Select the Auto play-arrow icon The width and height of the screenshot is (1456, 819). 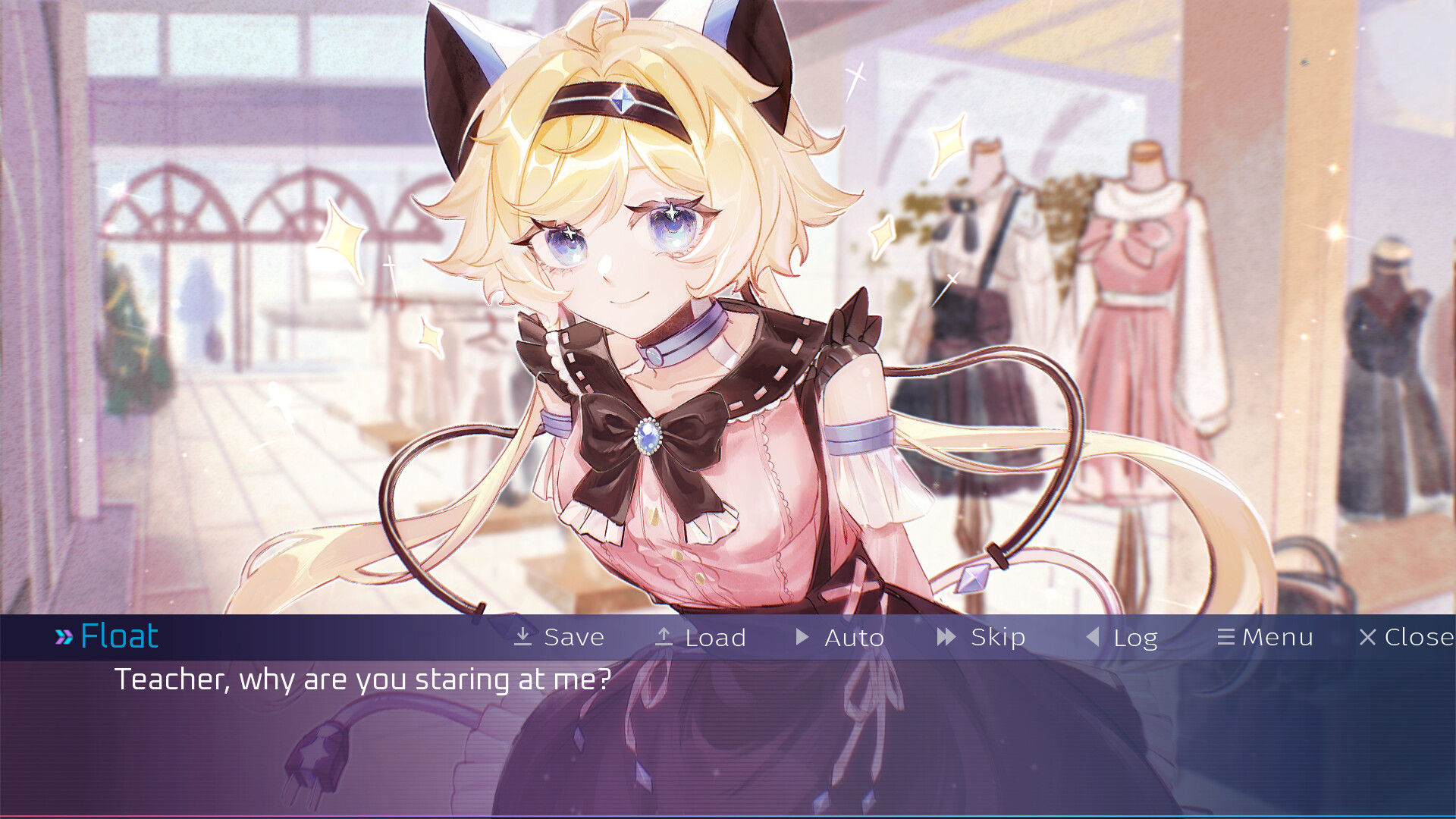click(802, 637)
